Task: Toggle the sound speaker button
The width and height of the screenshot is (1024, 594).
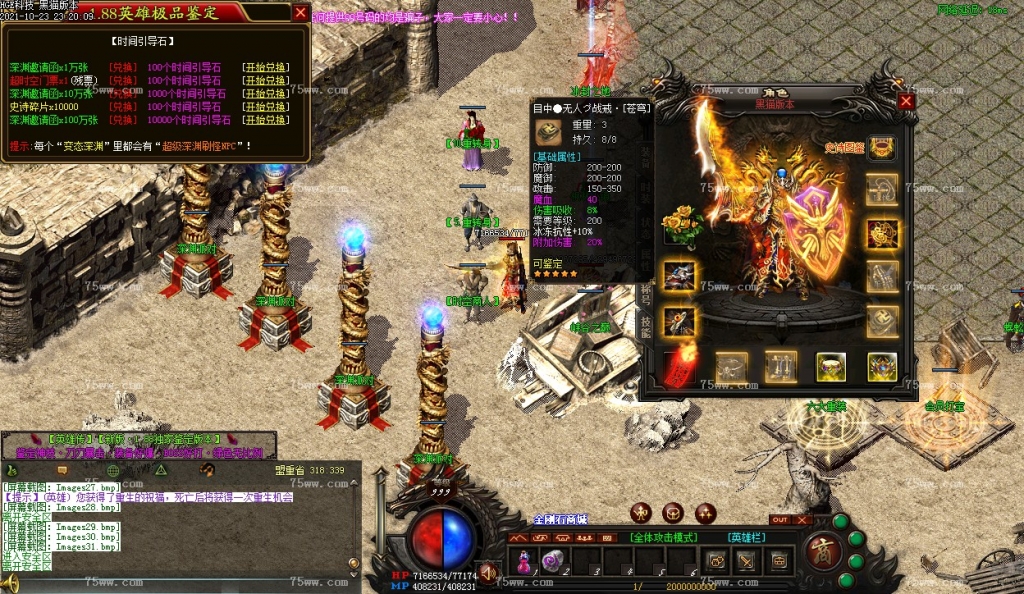Action: (x=488, y=572)
